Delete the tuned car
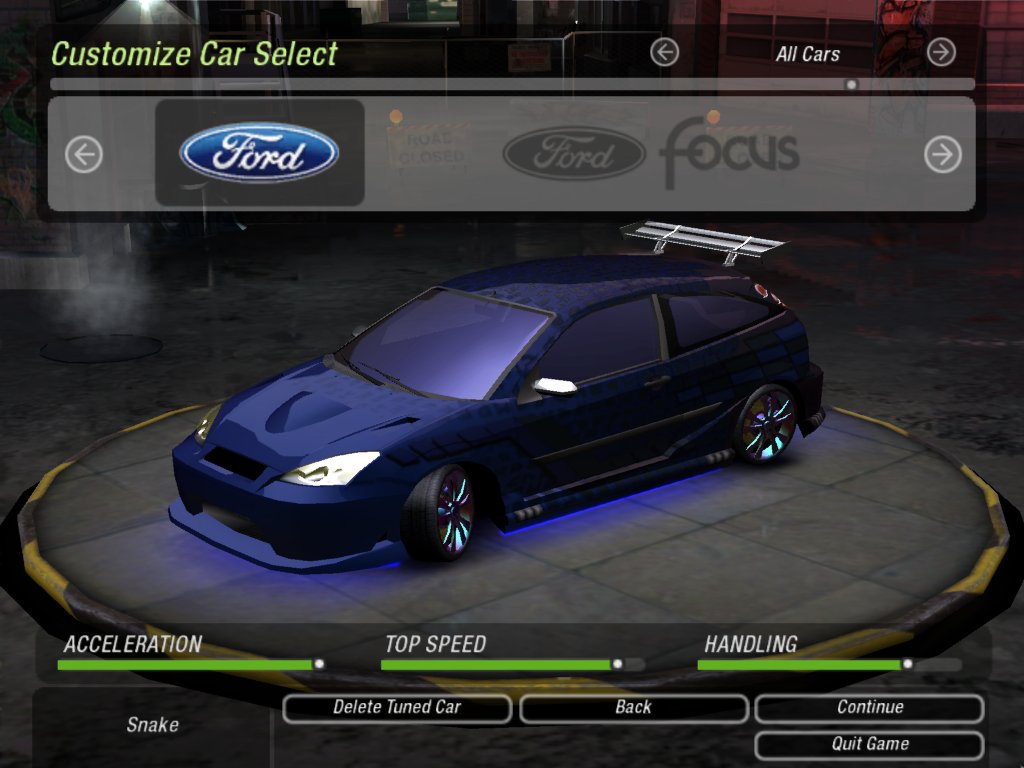1024x768 pixels. point(397,708)
